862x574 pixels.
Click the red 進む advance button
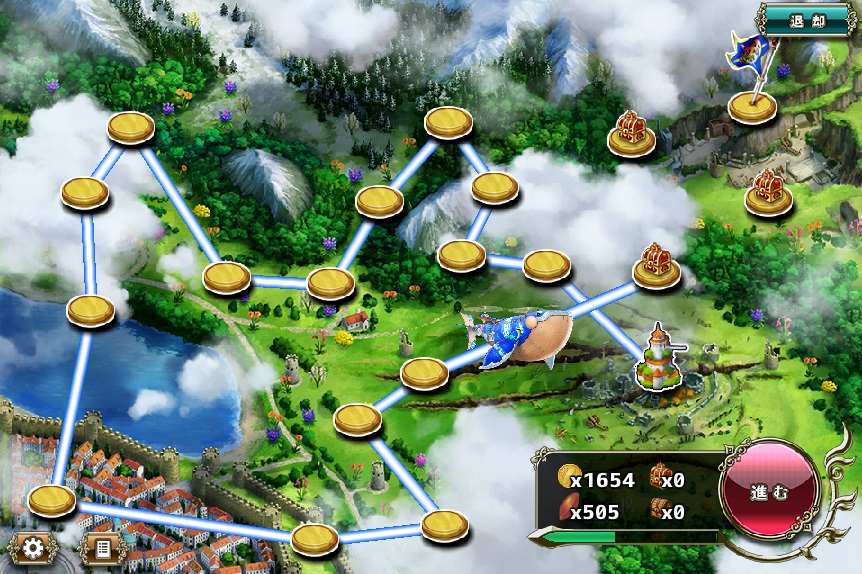(770, 491)
